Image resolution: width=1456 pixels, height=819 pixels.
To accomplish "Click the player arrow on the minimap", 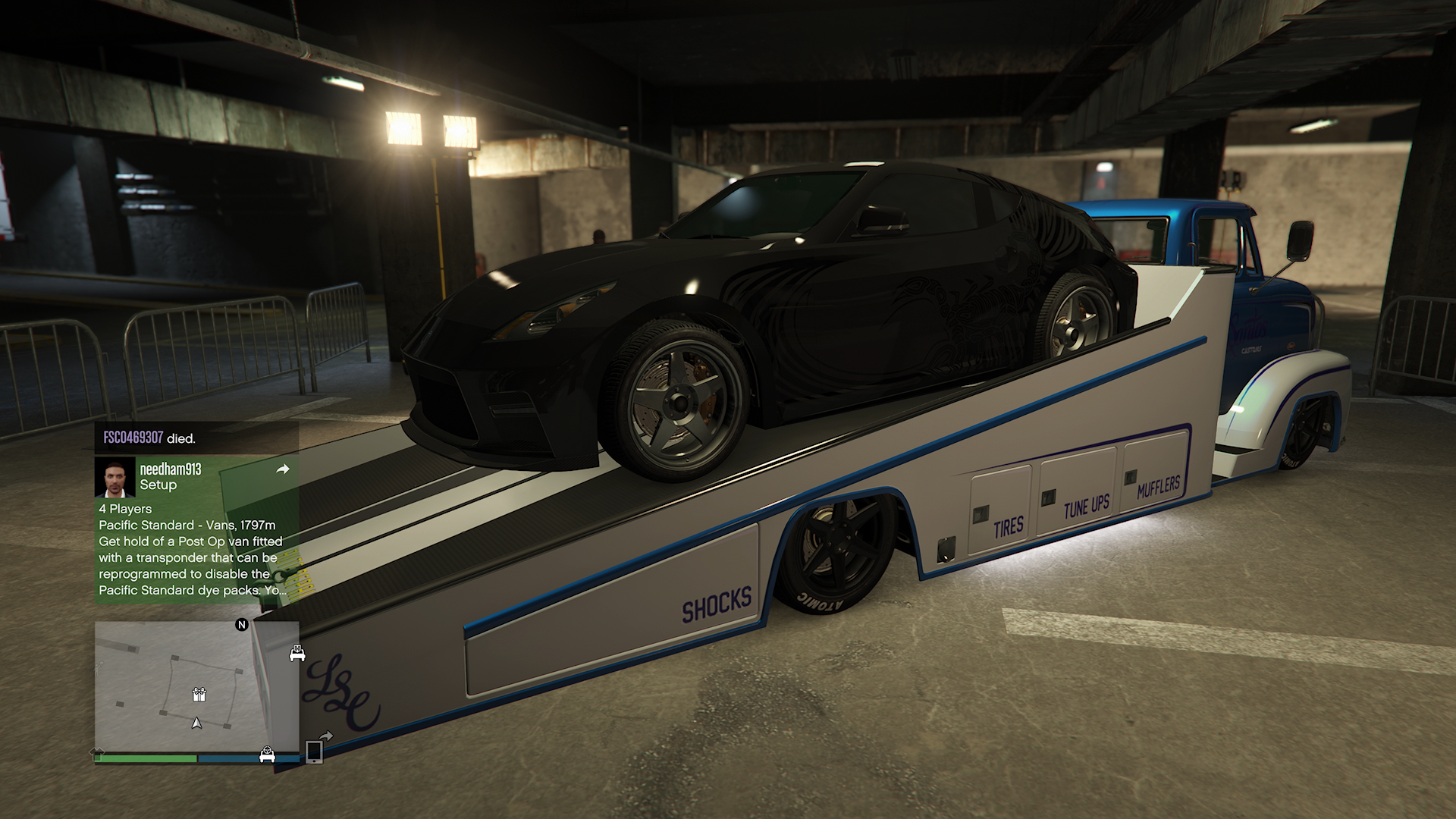I will [x=197, y=723].
